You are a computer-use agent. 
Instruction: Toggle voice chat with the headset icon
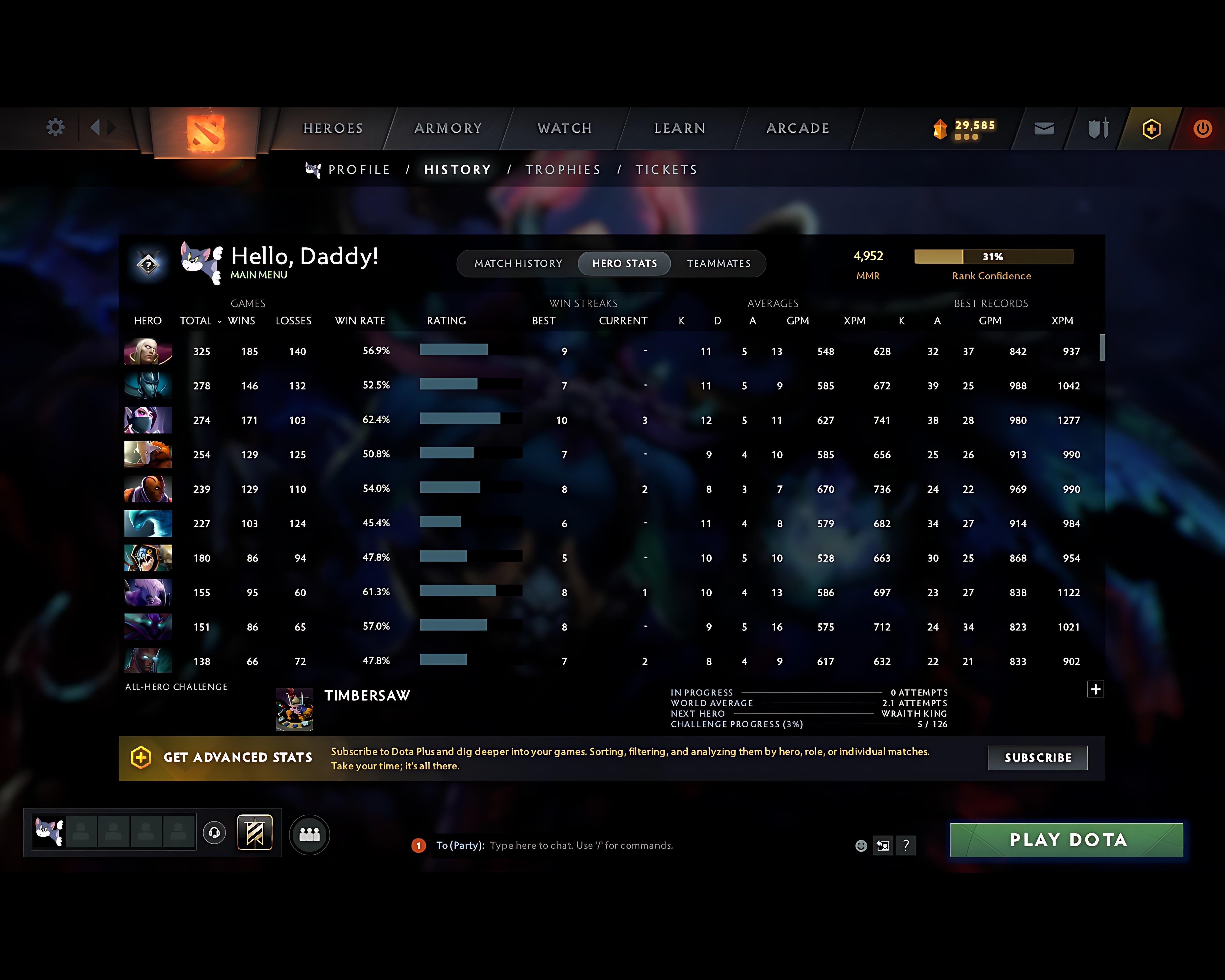click(215, 833)
